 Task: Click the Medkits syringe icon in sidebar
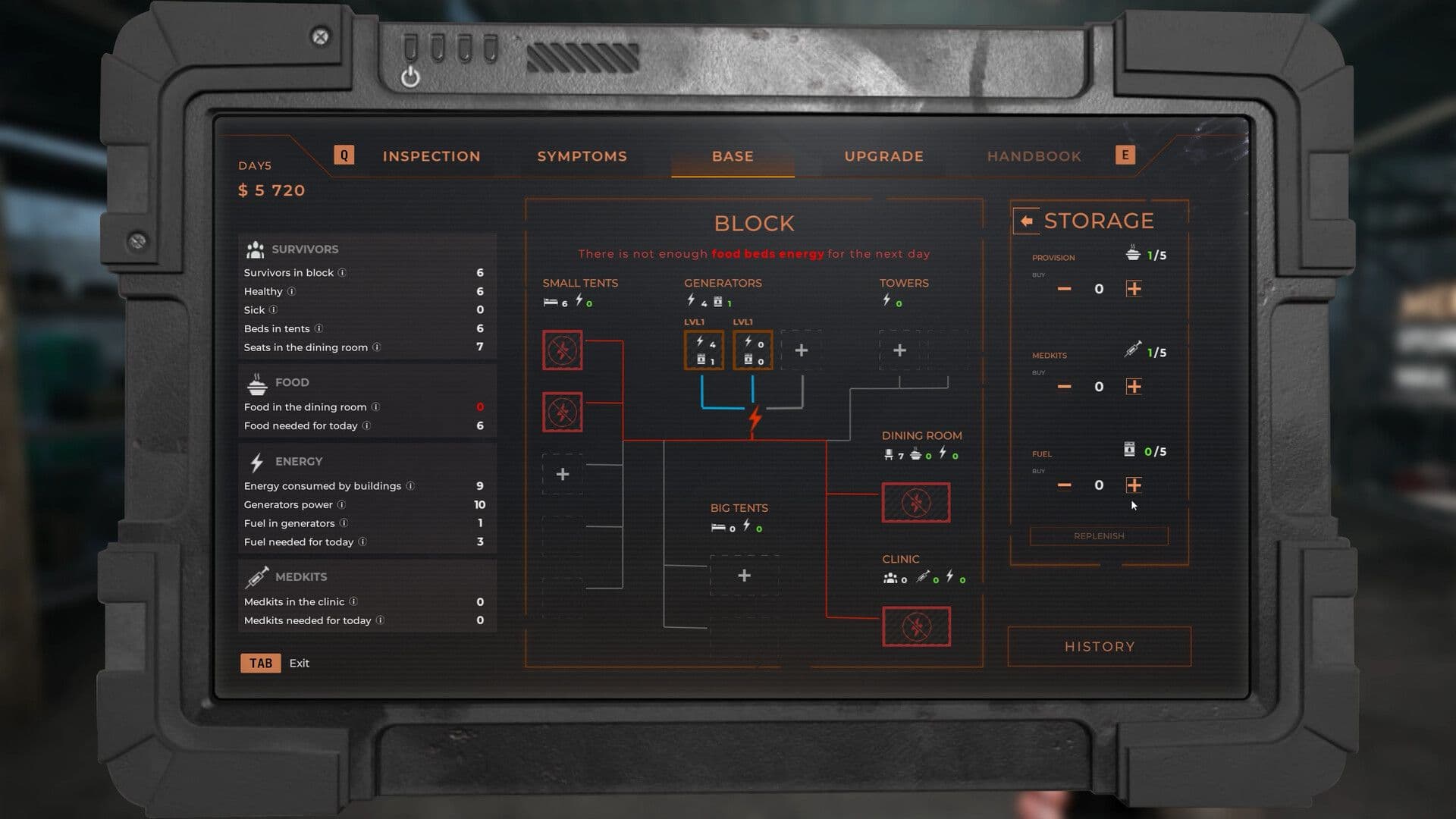[257, 576]
